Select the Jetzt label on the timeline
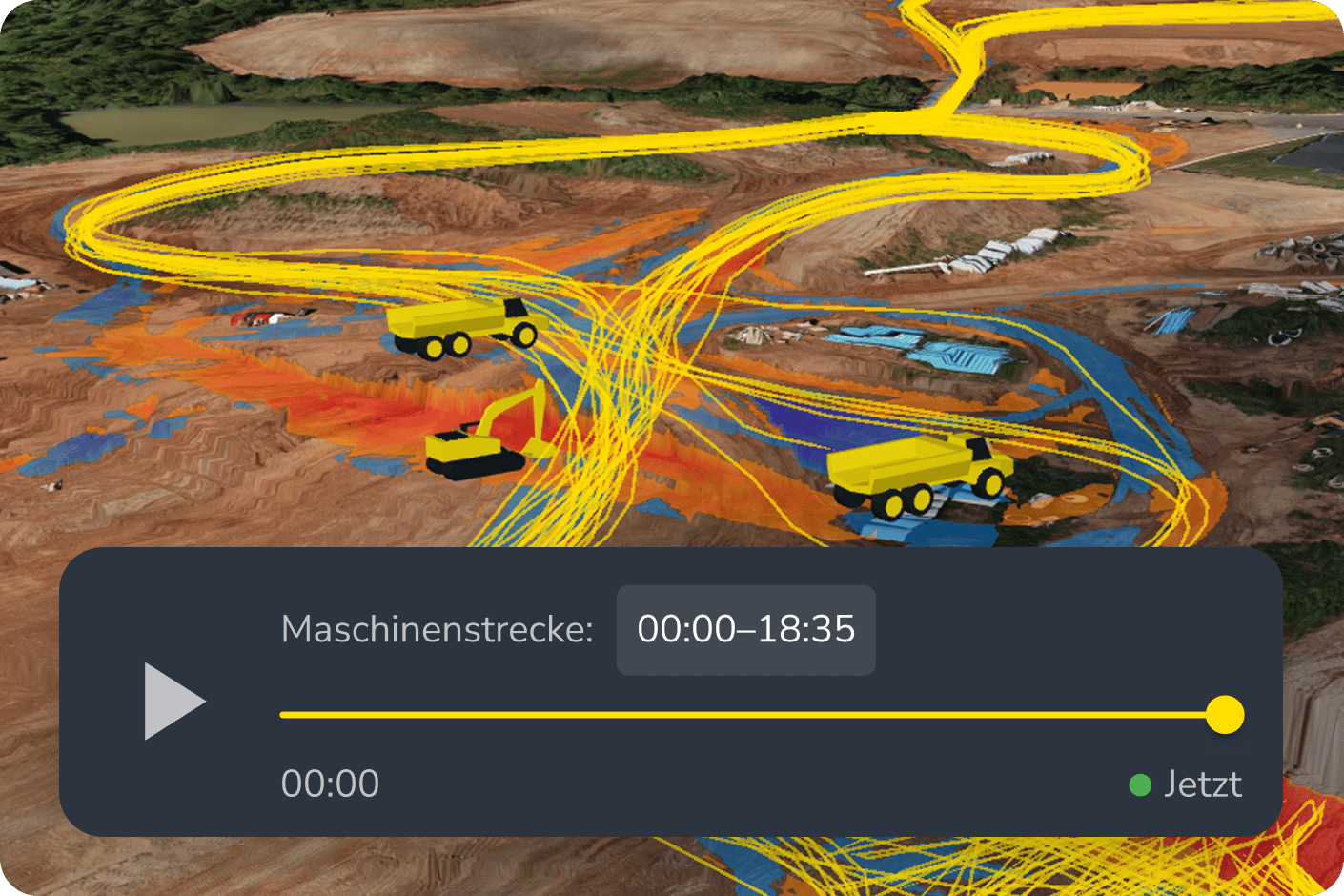Screen dimensions: 1344x896 click(1203, 784)
